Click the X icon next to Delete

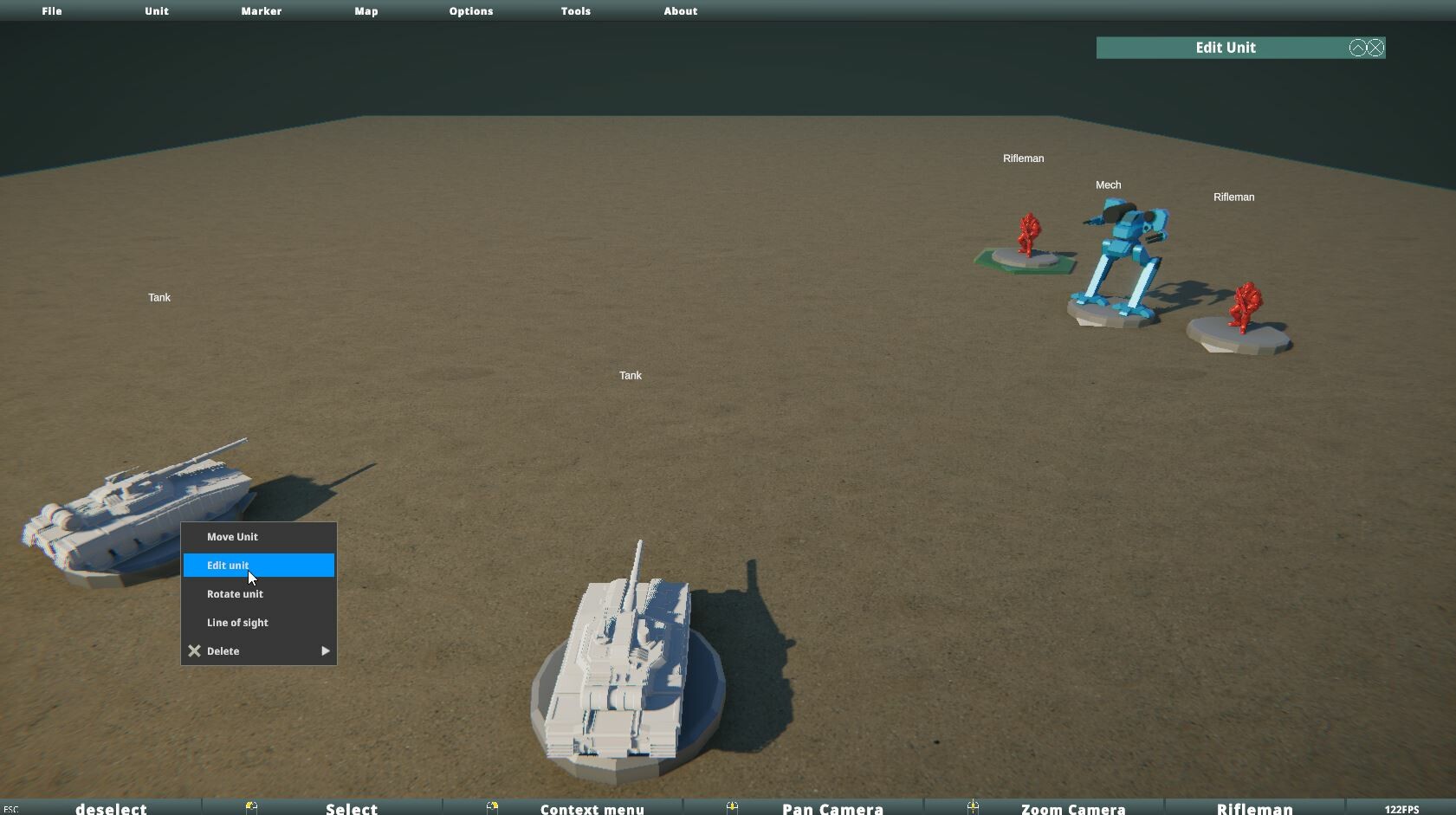point(194,650)
